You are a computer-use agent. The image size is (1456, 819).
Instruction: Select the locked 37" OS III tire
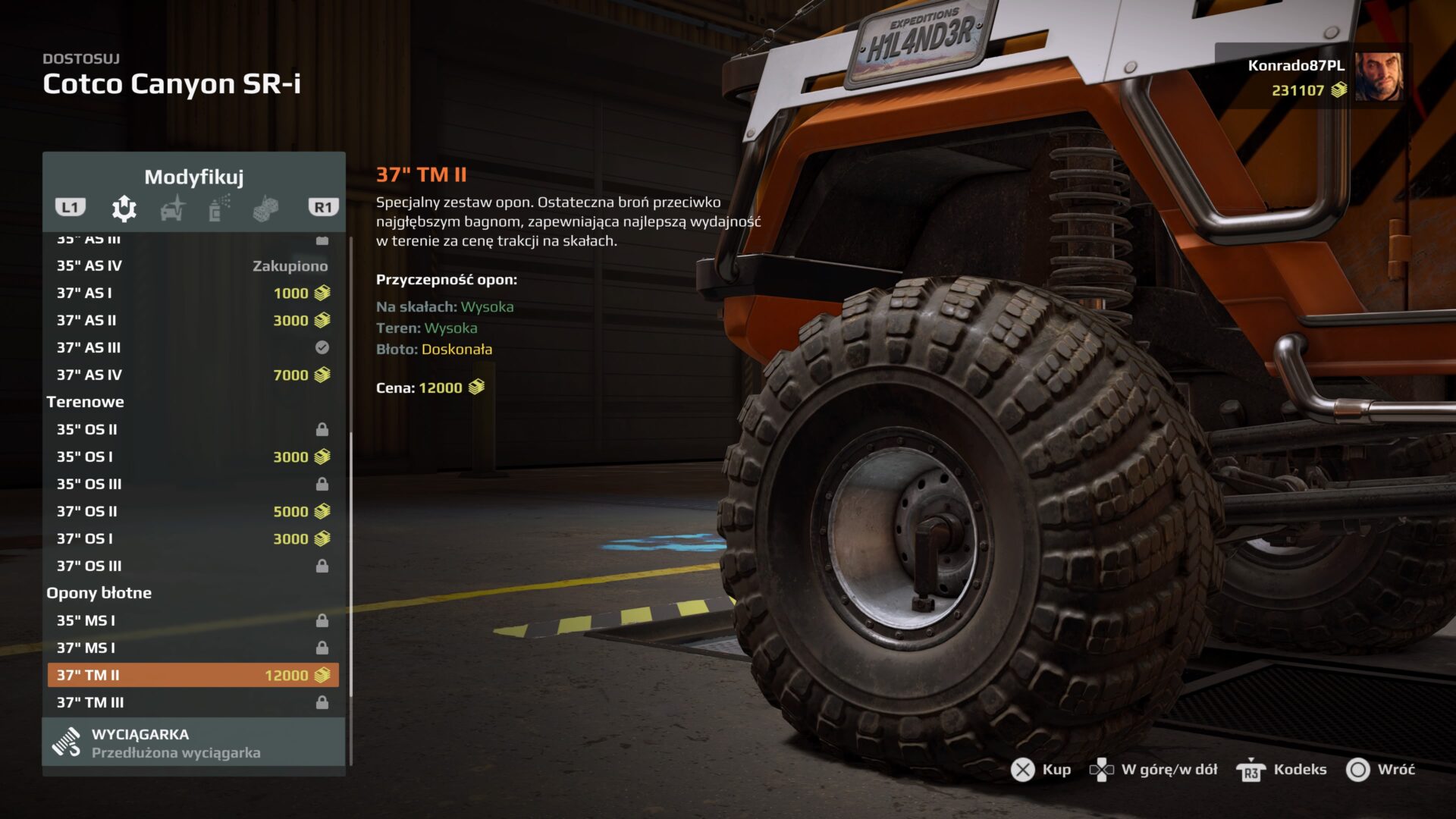pyautogui.click(x=193, y=566)
